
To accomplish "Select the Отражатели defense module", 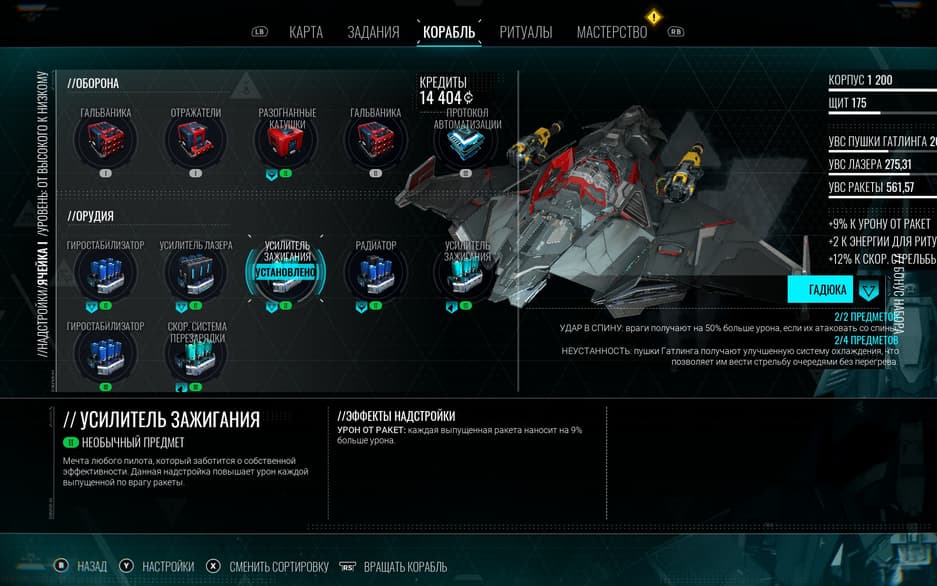I will point(195,143).
